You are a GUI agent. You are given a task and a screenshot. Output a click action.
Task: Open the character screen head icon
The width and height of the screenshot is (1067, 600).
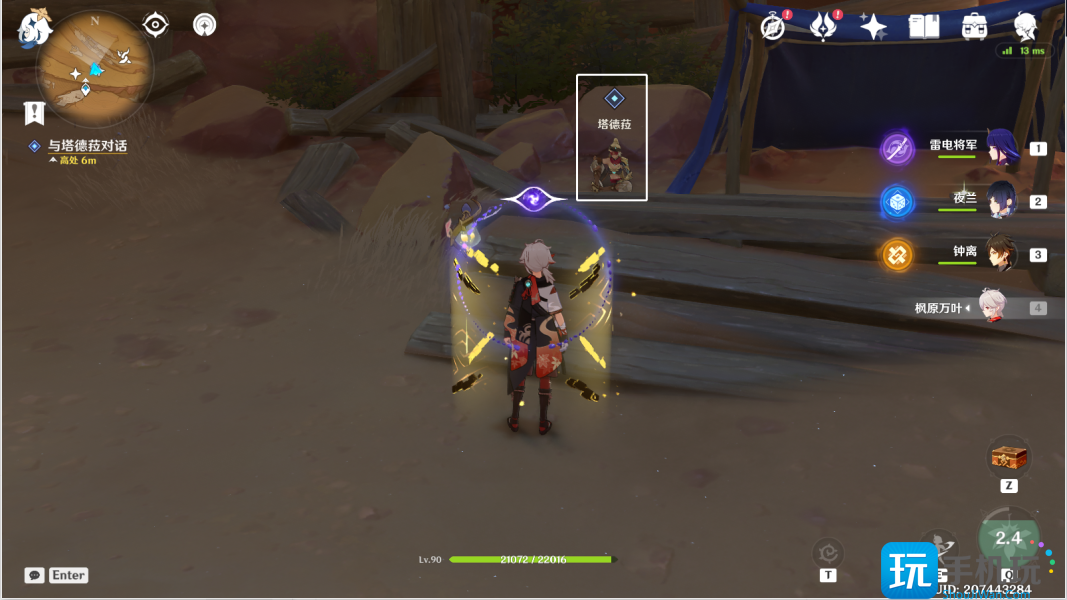click(x=1024, y=27)
